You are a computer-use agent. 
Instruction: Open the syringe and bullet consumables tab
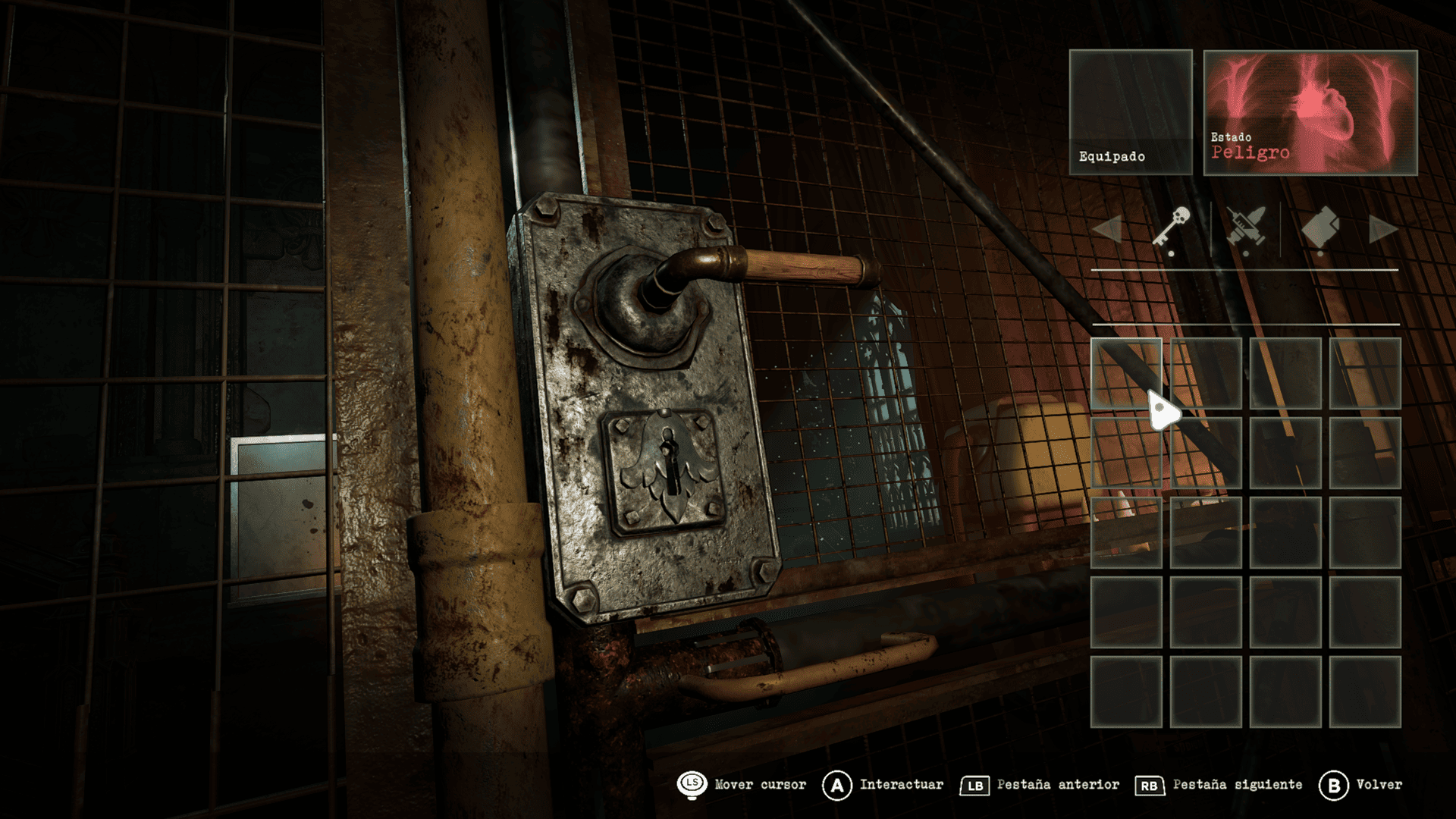pyautogui.click(x=1245, y=227)
